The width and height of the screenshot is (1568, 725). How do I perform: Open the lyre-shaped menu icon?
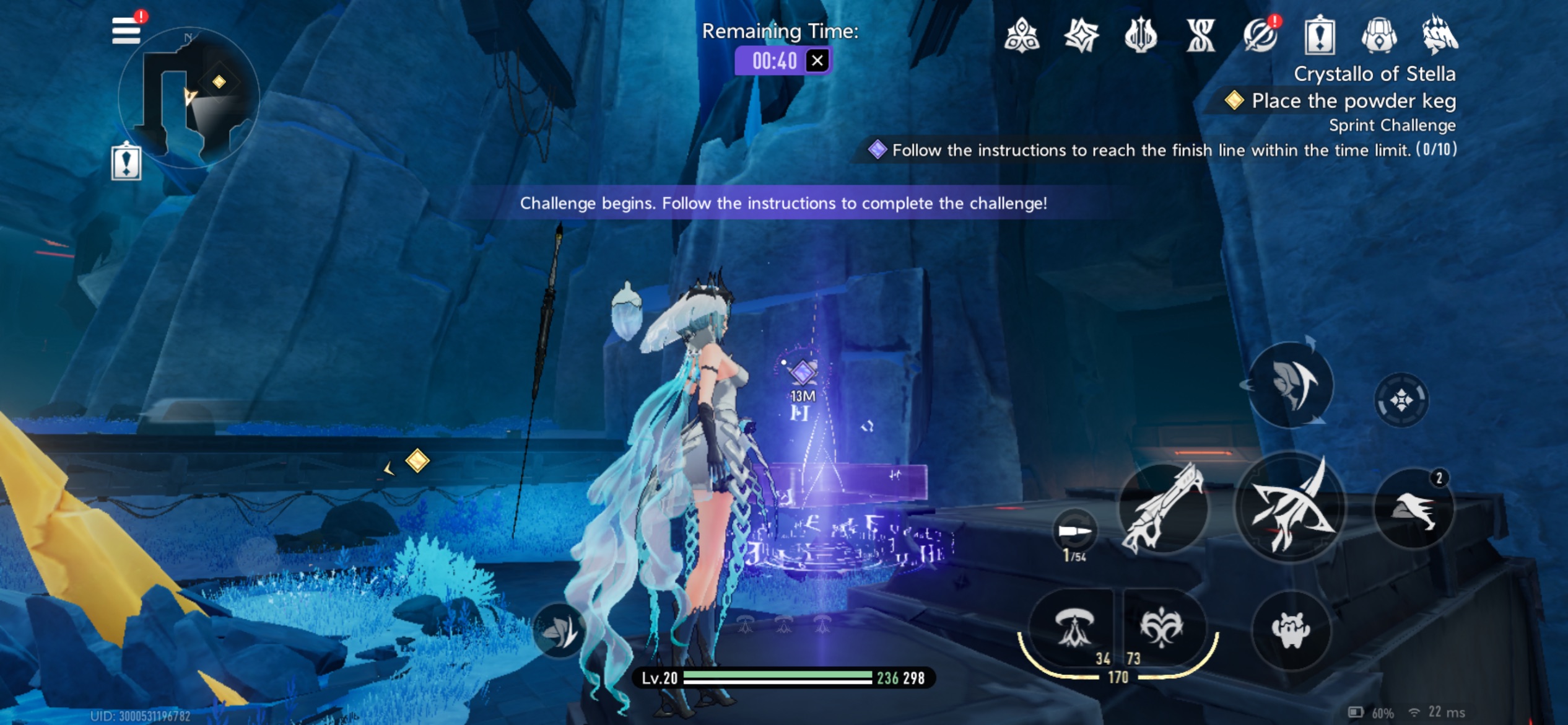tap(1141, 35)
